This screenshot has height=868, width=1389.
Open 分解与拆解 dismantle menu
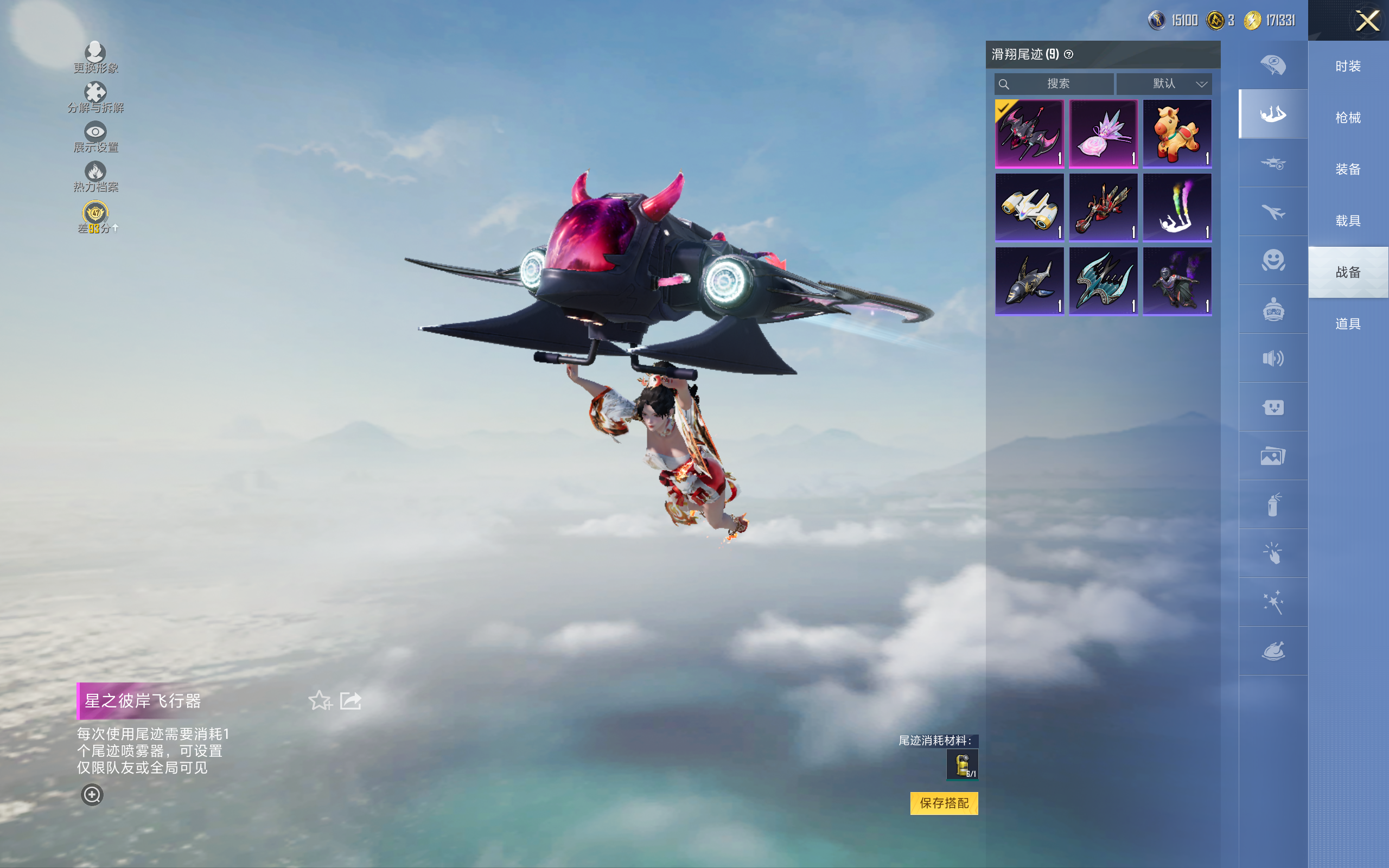95,97
